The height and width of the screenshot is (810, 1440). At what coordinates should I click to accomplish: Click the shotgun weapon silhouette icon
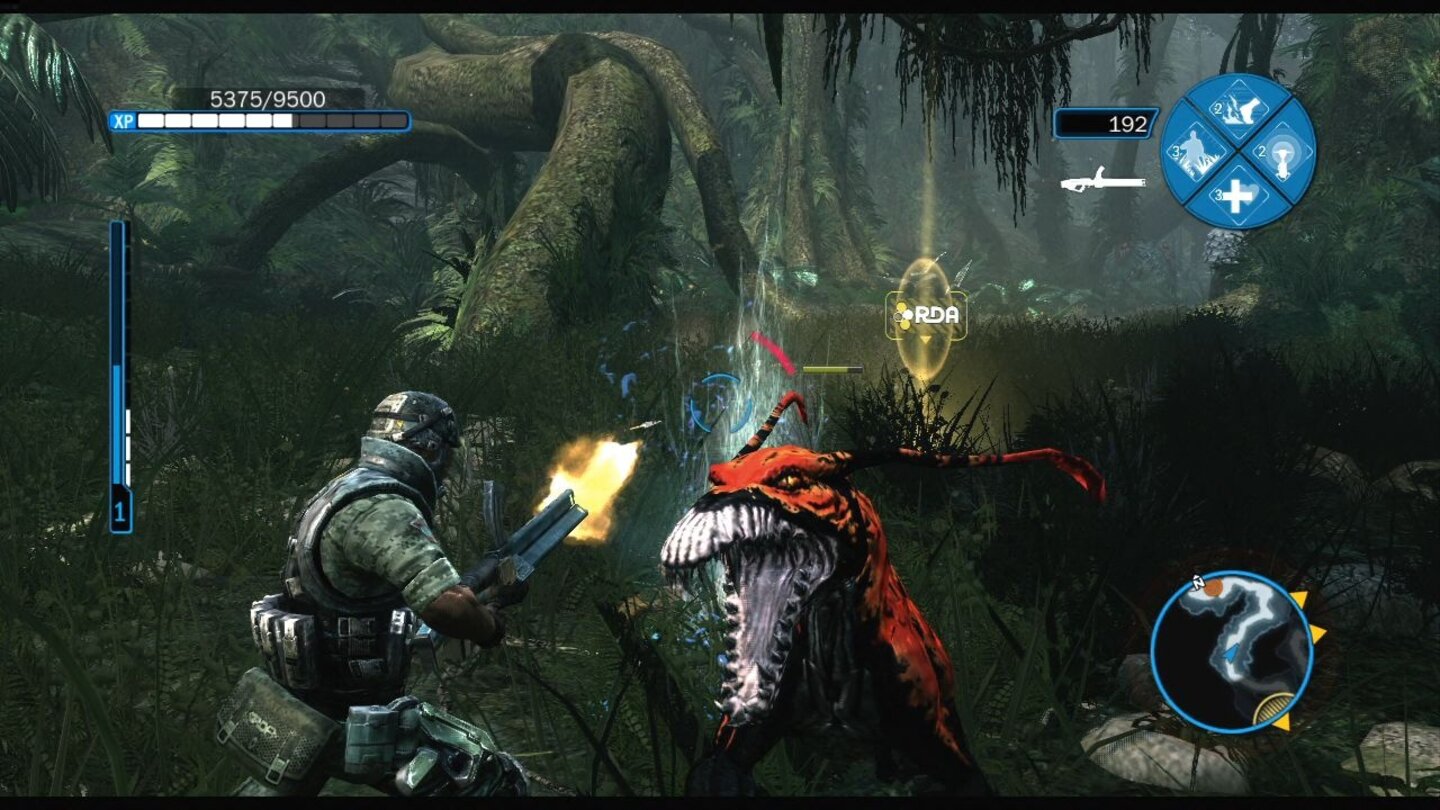coord(1103,181)
